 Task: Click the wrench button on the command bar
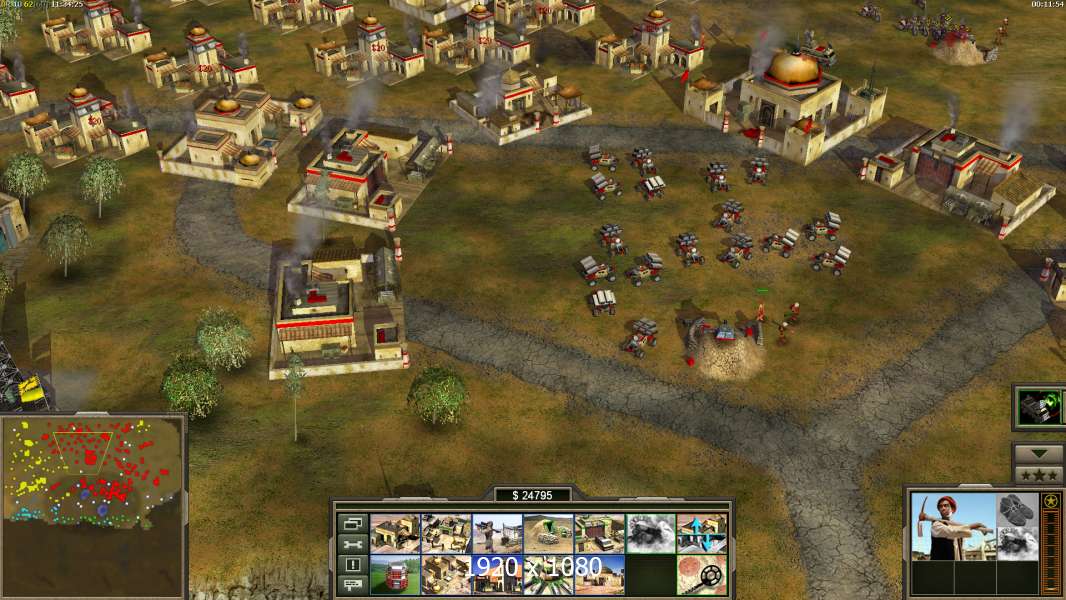click(351, 544)
